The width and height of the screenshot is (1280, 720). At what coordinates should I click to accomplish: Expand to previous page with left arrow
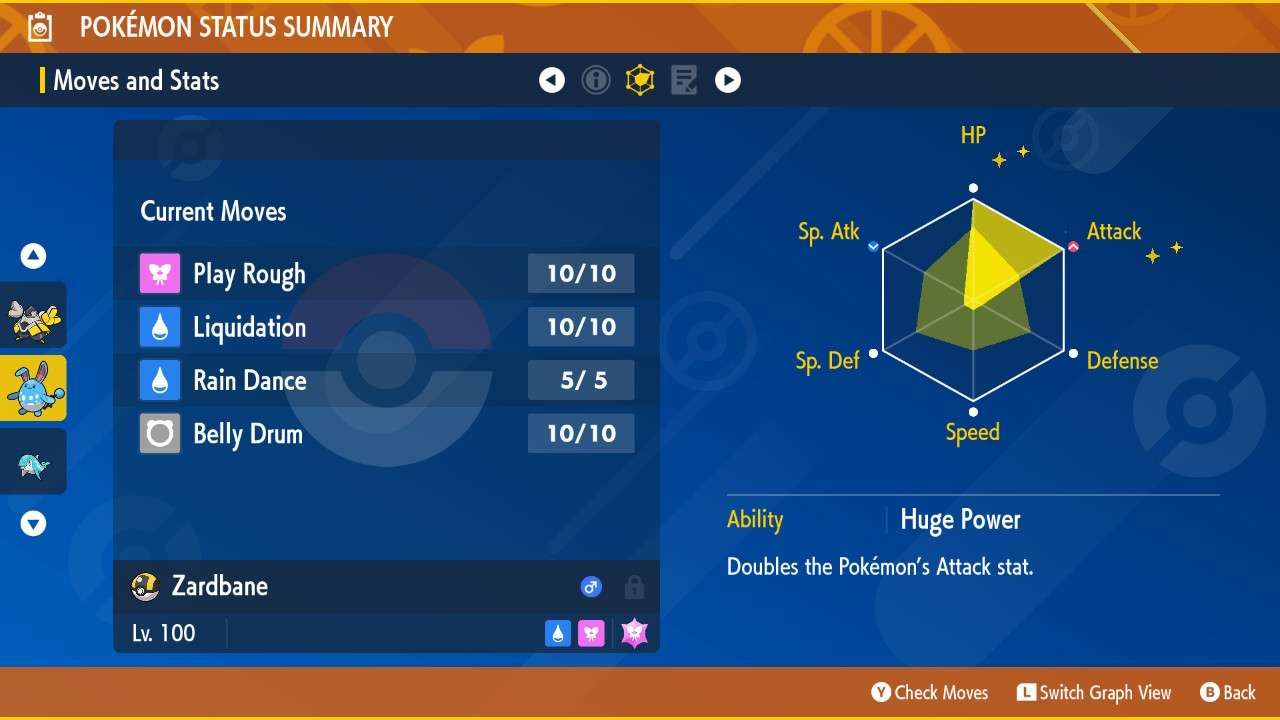(x=552, y=79)
